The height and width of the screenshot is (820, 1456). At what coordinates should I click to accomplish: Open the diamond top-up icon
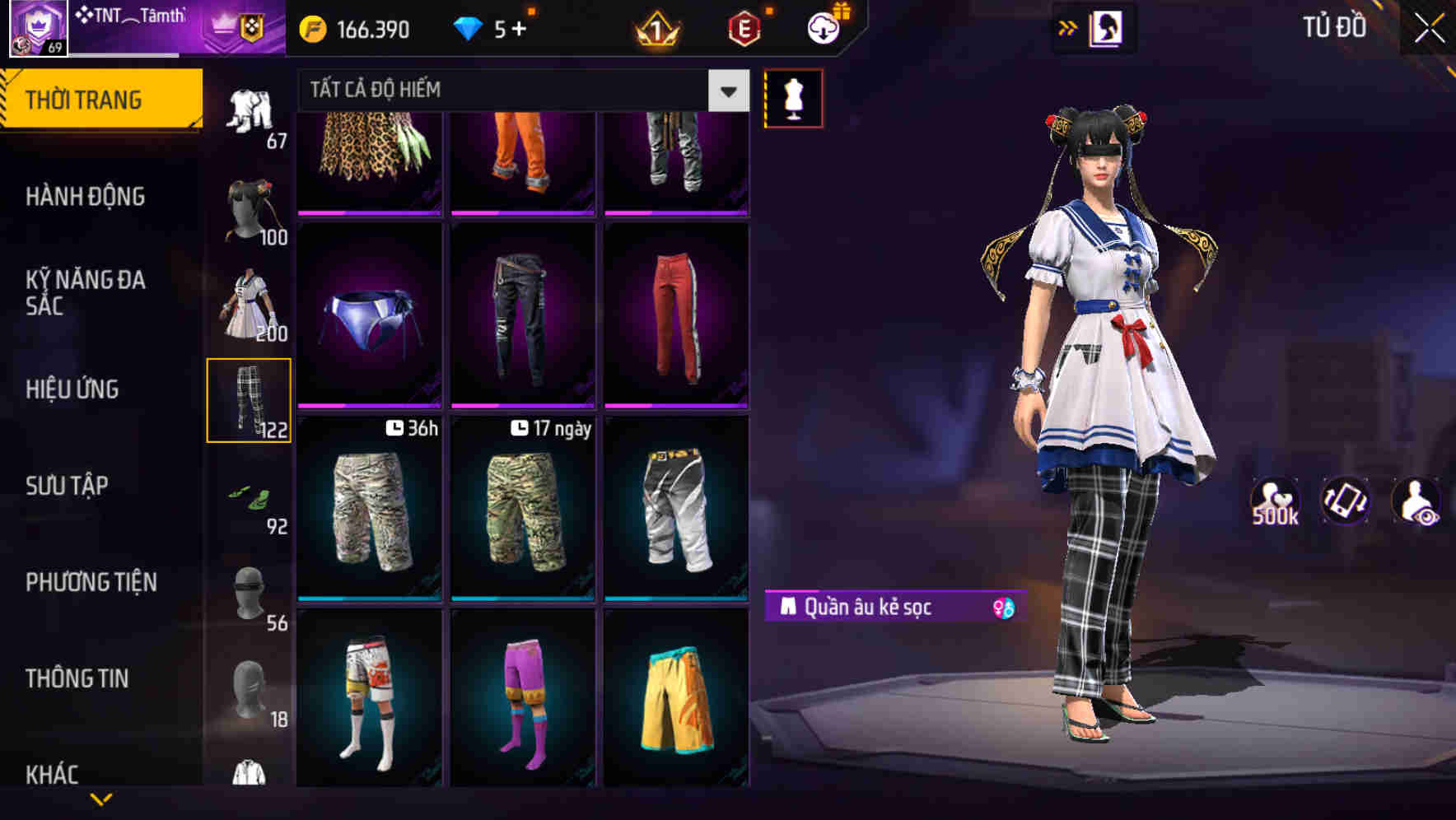point(469,27)
